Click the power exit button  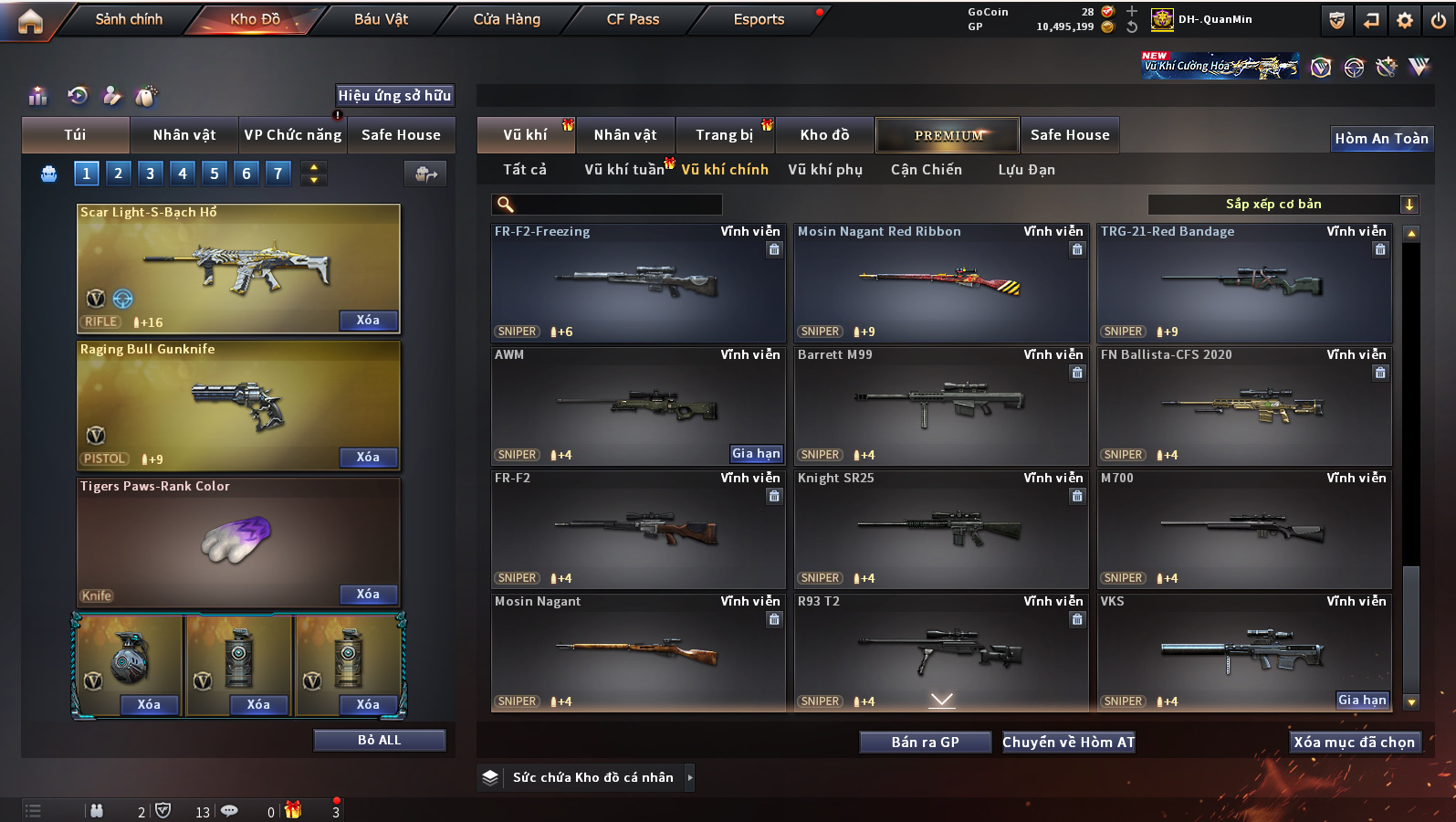click(x=1439, y=20)
